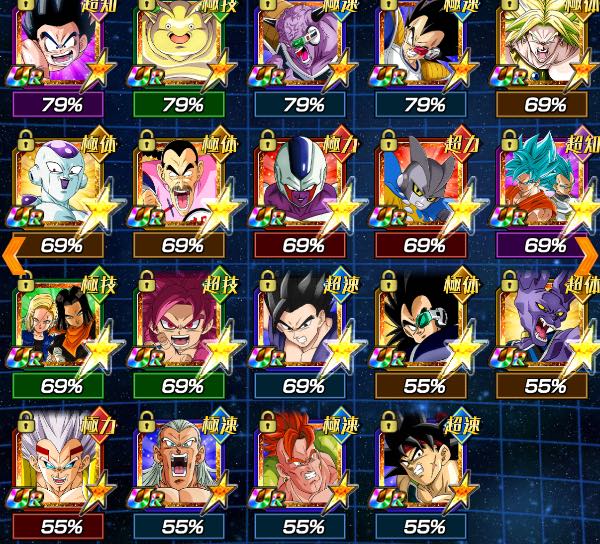
Task: Pick the Vegeta card with red scouter
Action: (423, 45)
